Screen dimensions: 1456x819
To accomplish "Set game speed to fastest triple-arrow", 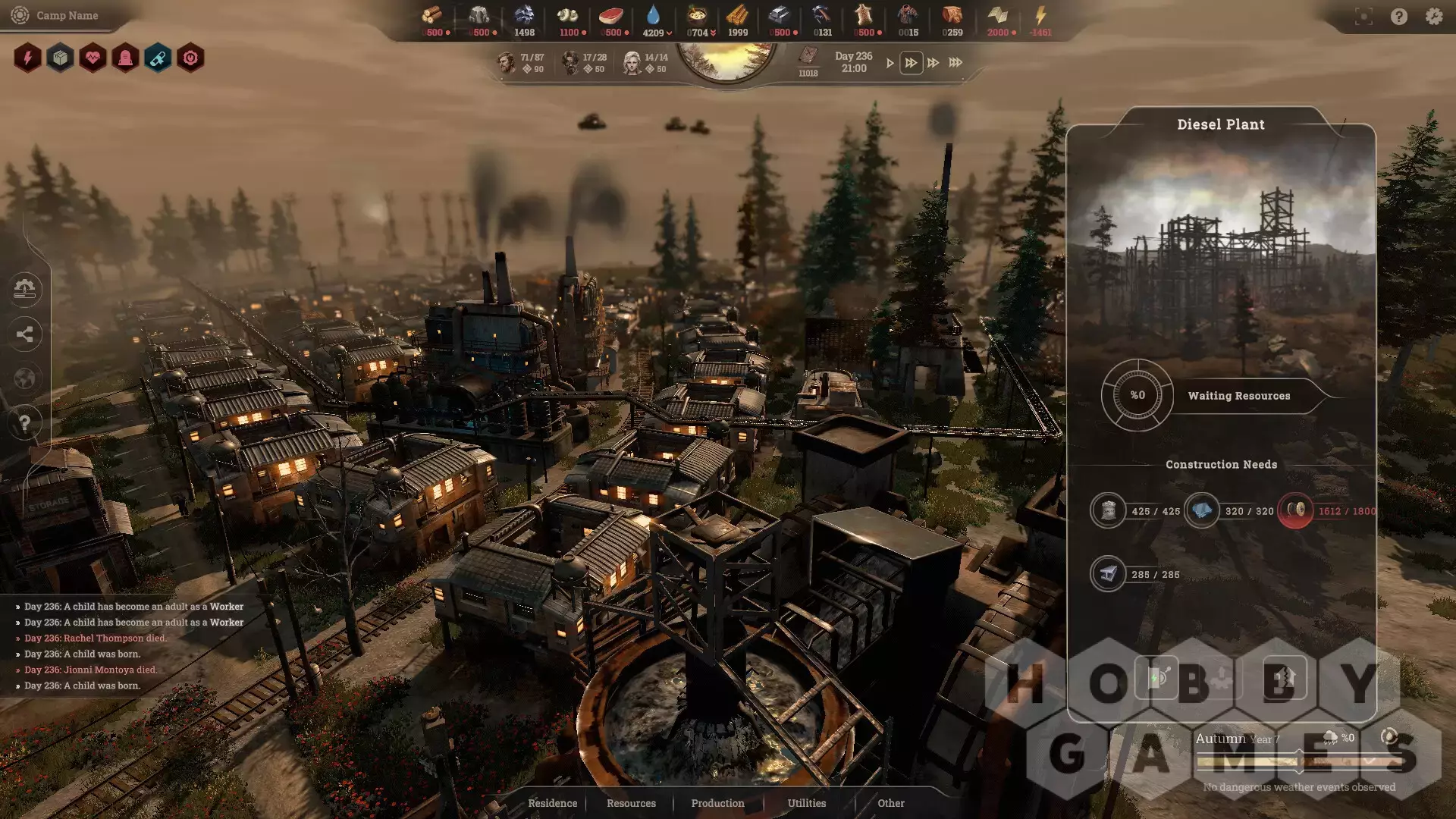I will (x=955, y=63).
